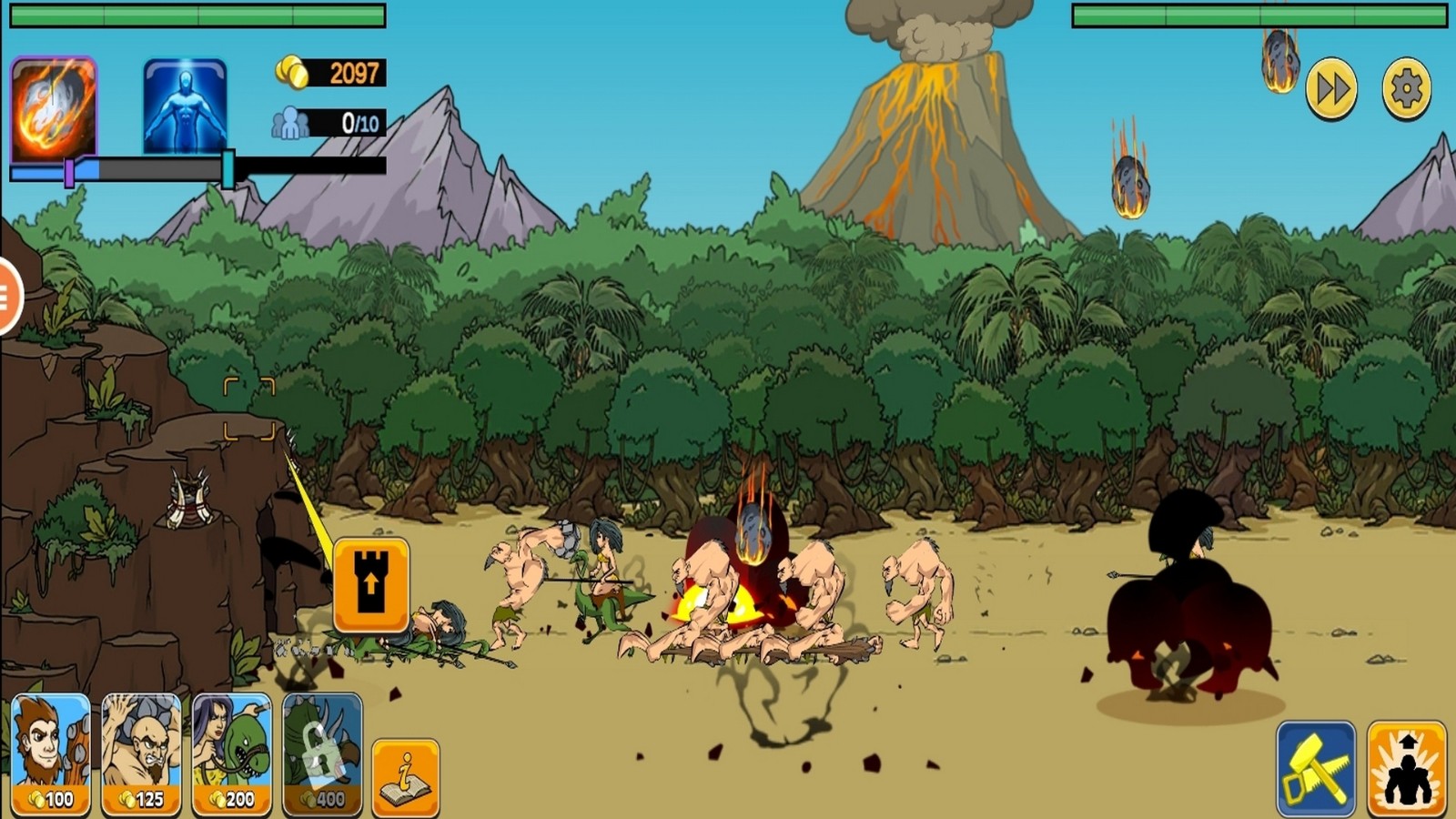Click the evolve age upgrade button

1407,768
